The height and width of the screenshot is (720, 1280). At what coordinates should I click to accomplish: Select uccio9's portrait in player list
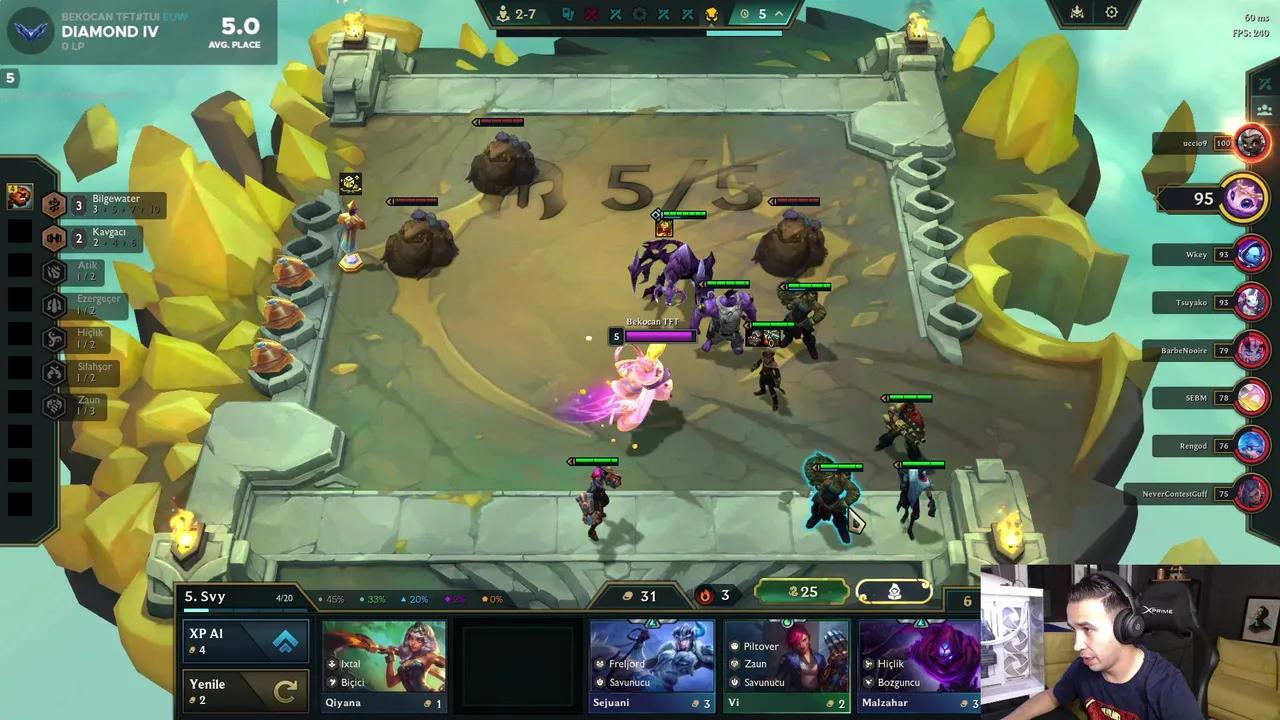point(1252,143)
